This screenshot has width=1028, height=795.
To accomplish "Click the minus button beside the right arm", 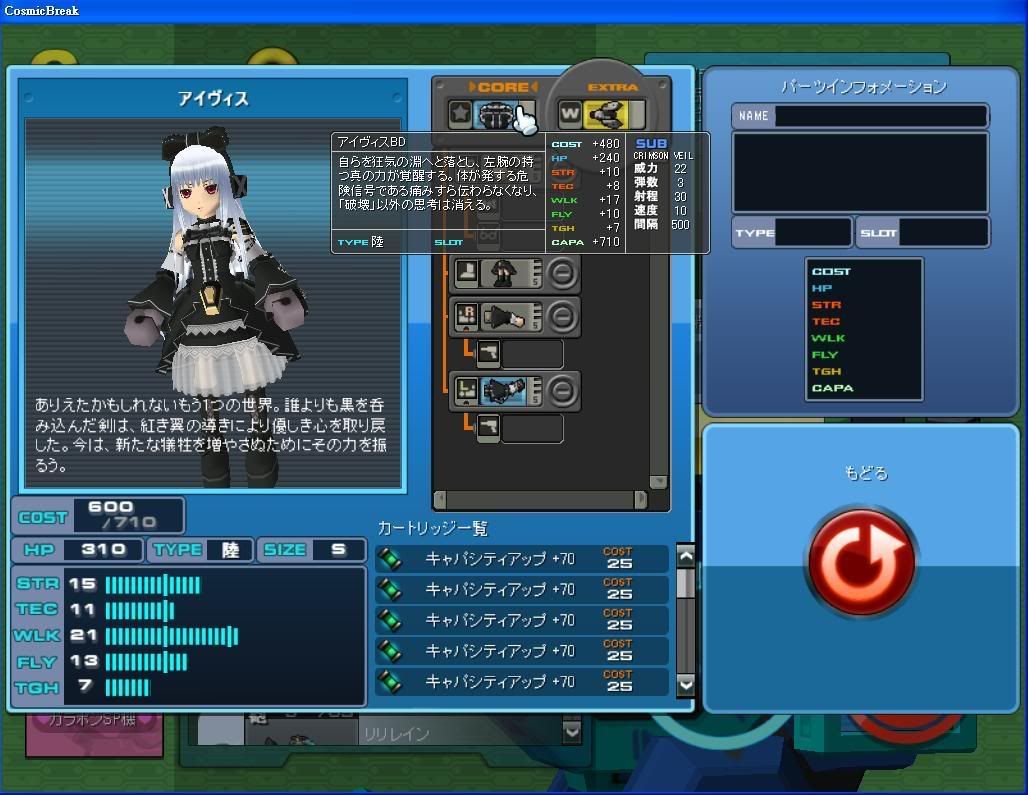I will pyautogui.click(x=563, y=317).
